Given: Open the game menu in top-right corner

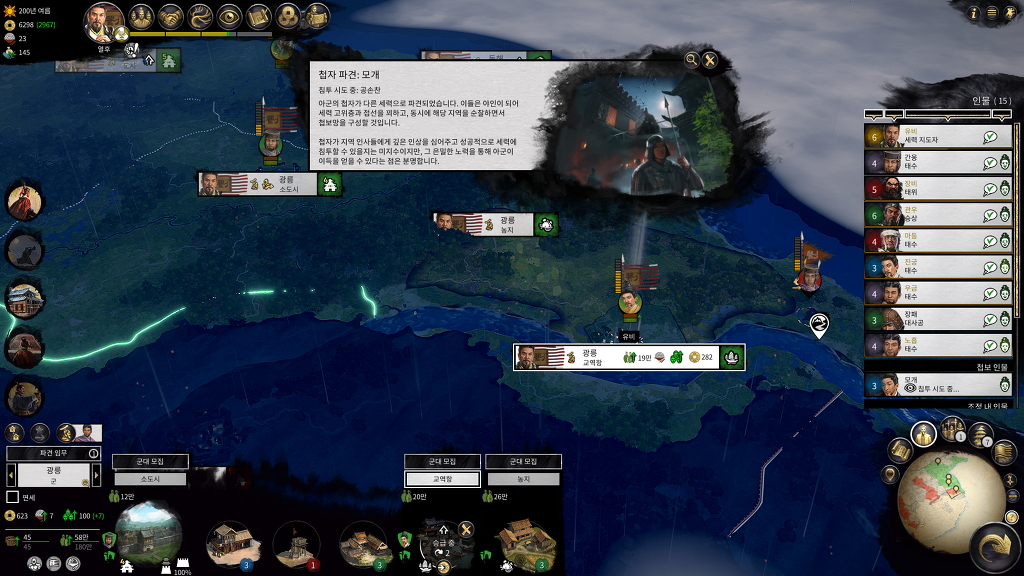Looking at the screenshot, I should (x=991, y=13).
